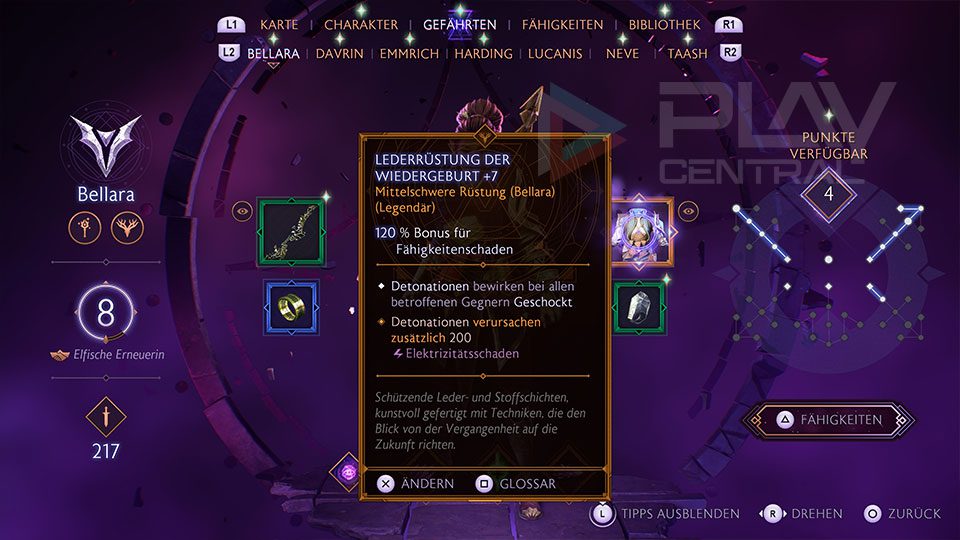Switch to the Charakter tab
960x540 pixels.
[x=361, y=25]
